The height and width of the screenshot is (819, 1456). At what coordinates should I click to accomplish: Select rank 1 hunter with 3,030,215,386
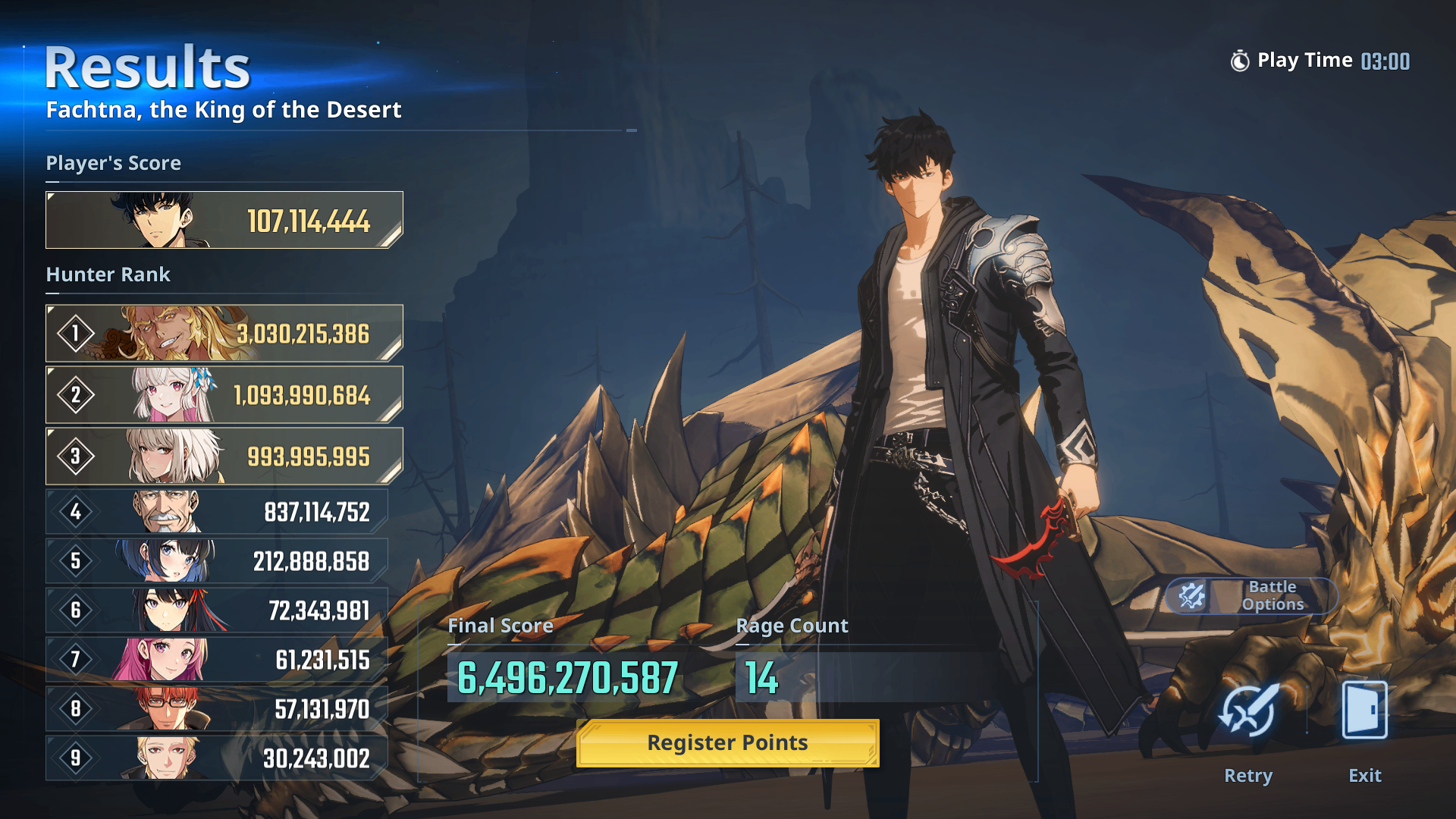tap(224, 334)
